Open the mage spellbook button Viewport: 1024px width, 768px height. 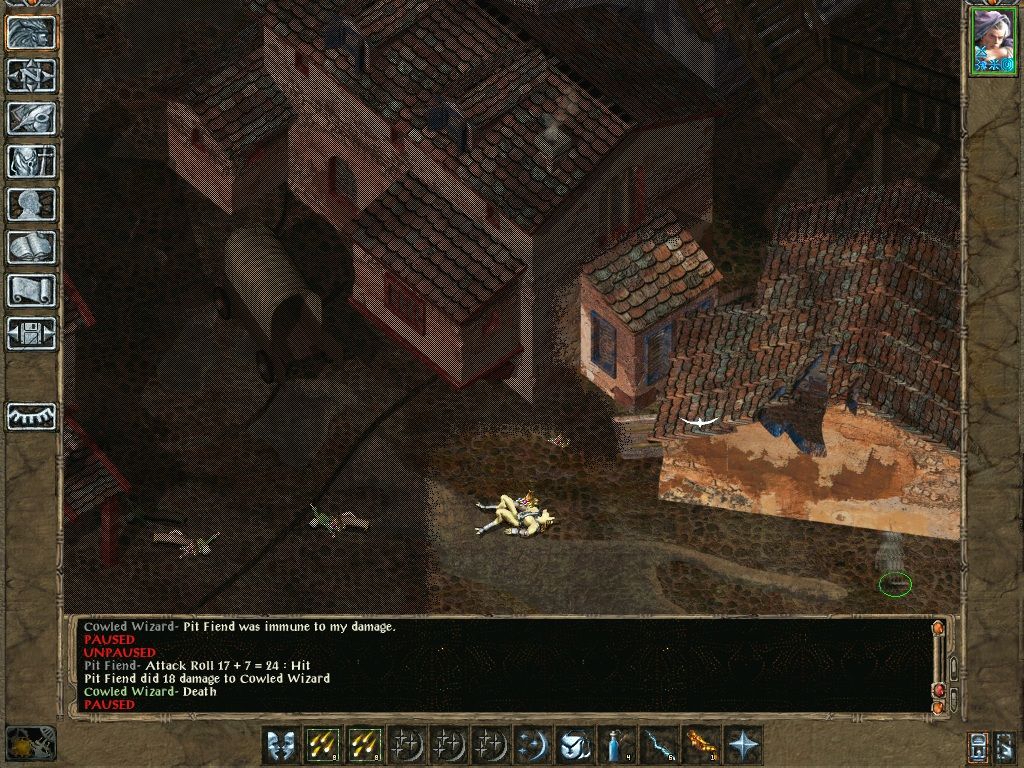tap(31, 247)
